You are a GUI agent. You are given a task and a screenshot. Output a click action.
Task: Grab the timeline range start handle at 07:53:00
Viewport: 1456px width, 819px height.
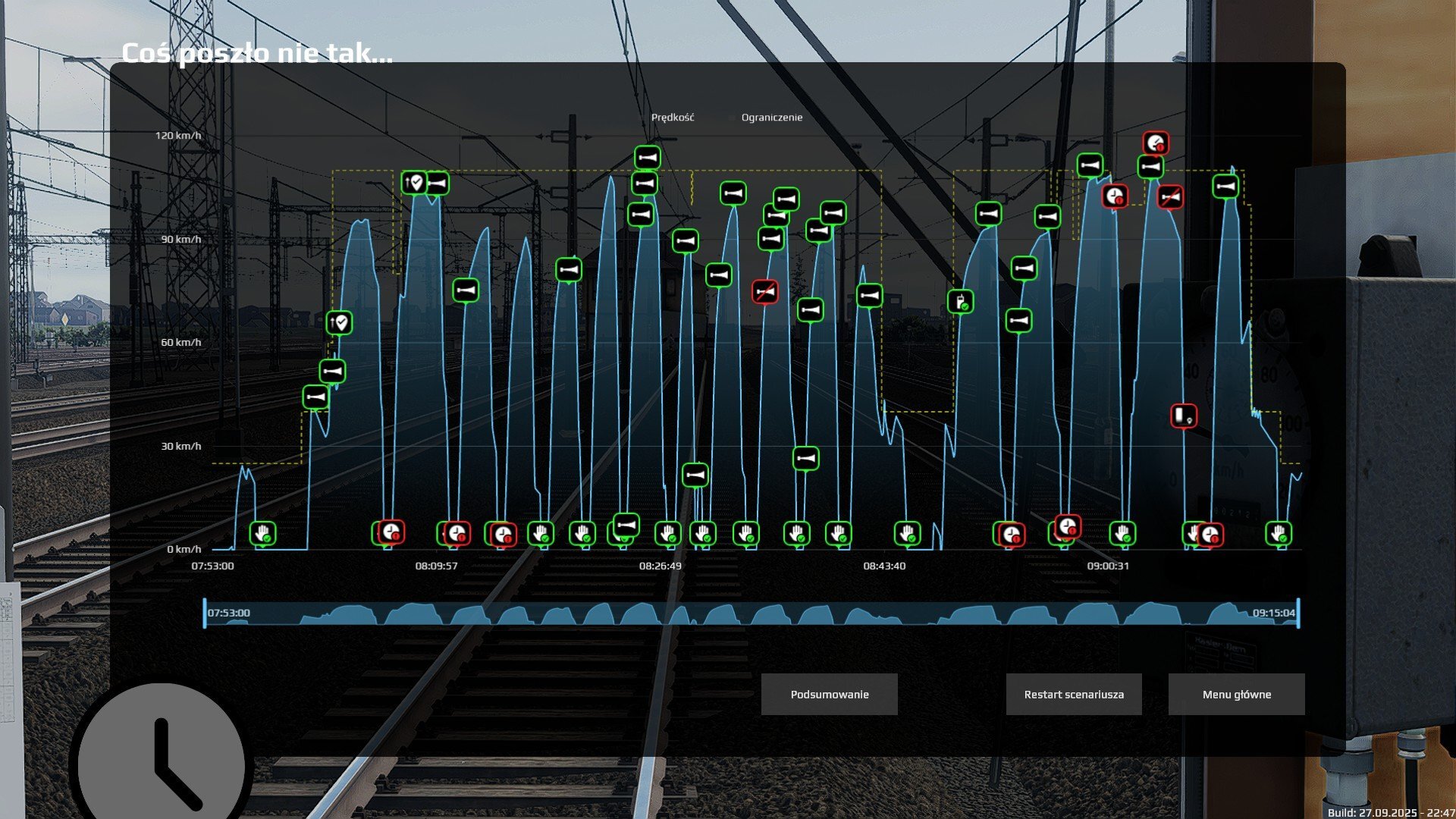[x=205, y=613]
